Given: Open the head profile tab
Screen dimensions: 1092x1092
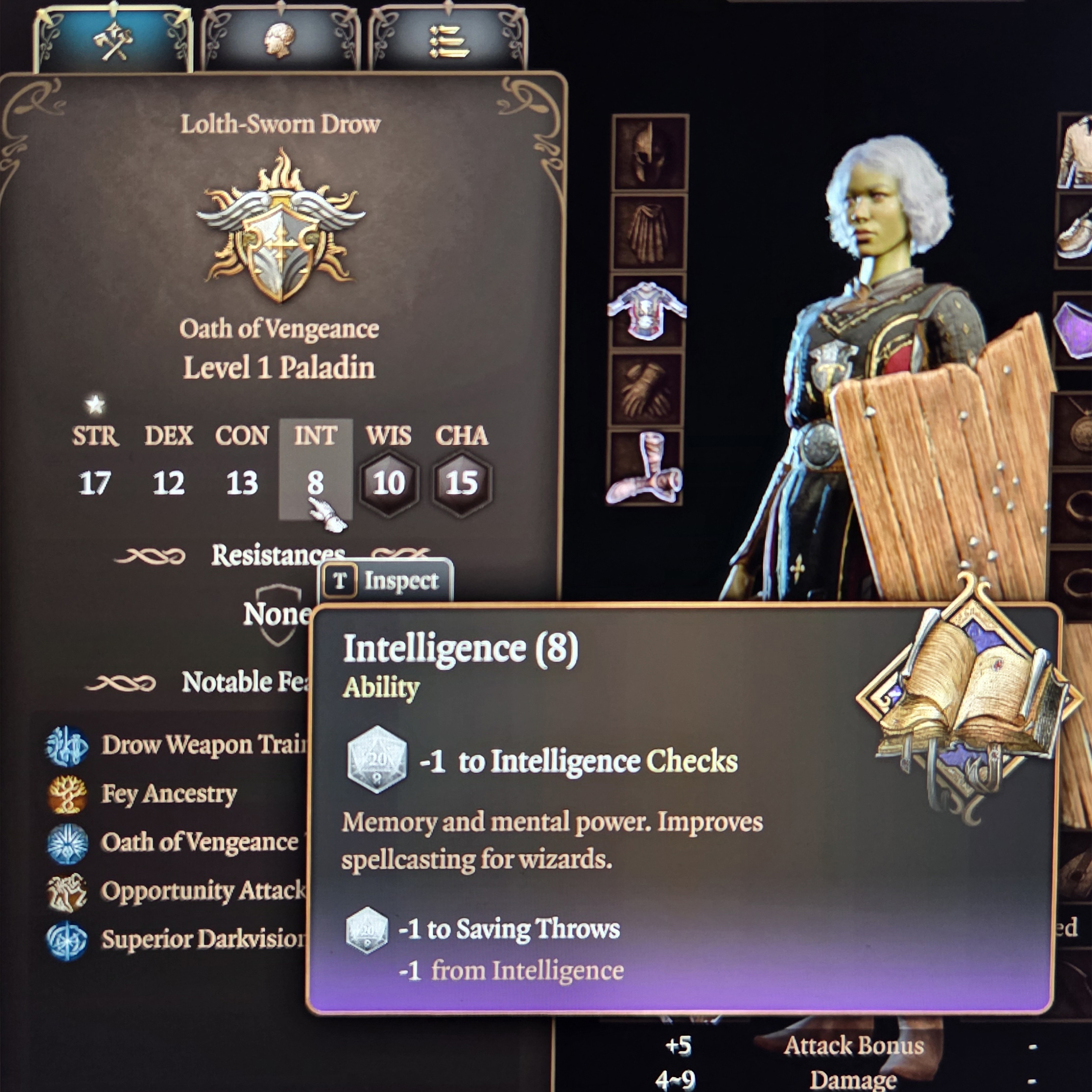Looking at the screenshot, I should (x=280, y=41).
